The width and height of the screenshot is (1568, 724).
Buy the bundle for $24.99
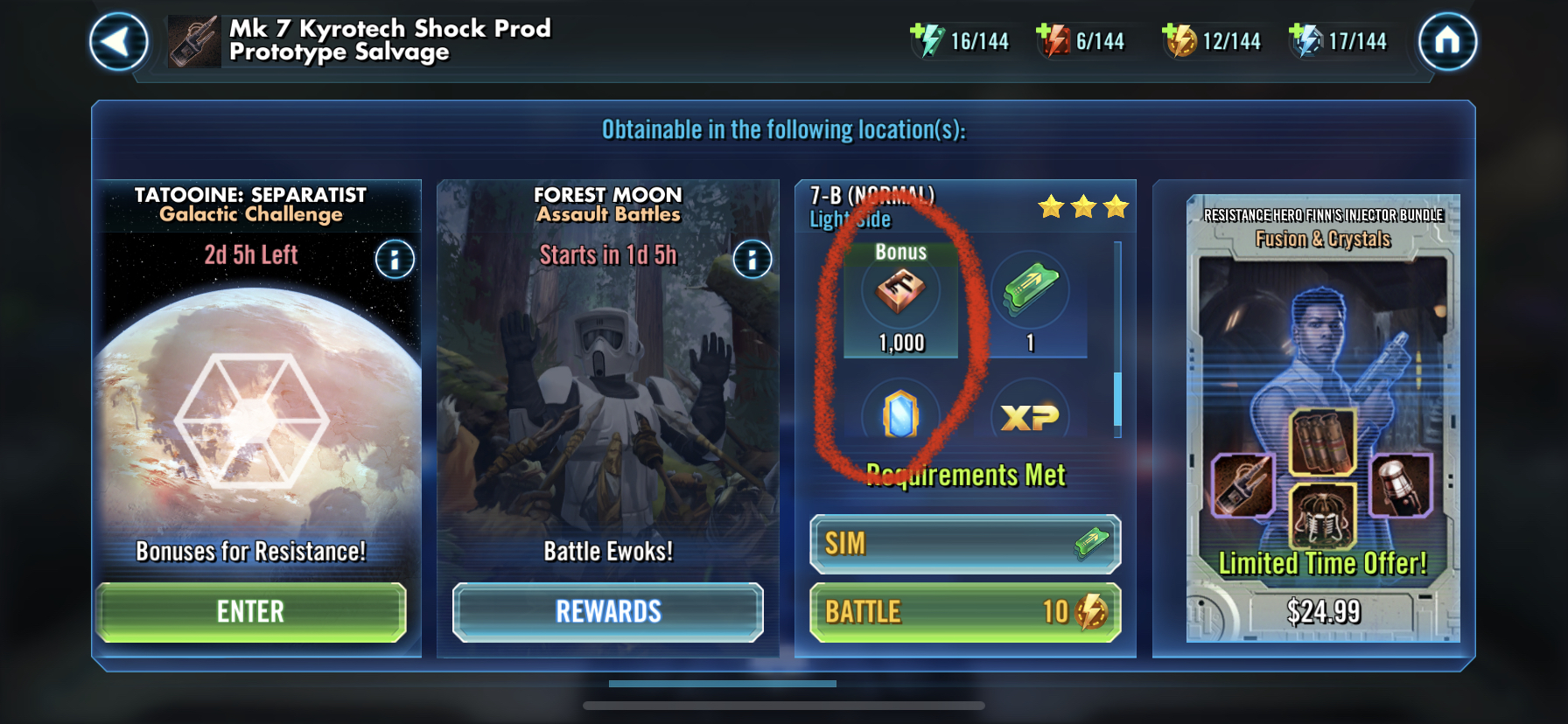pos(1323,611)
